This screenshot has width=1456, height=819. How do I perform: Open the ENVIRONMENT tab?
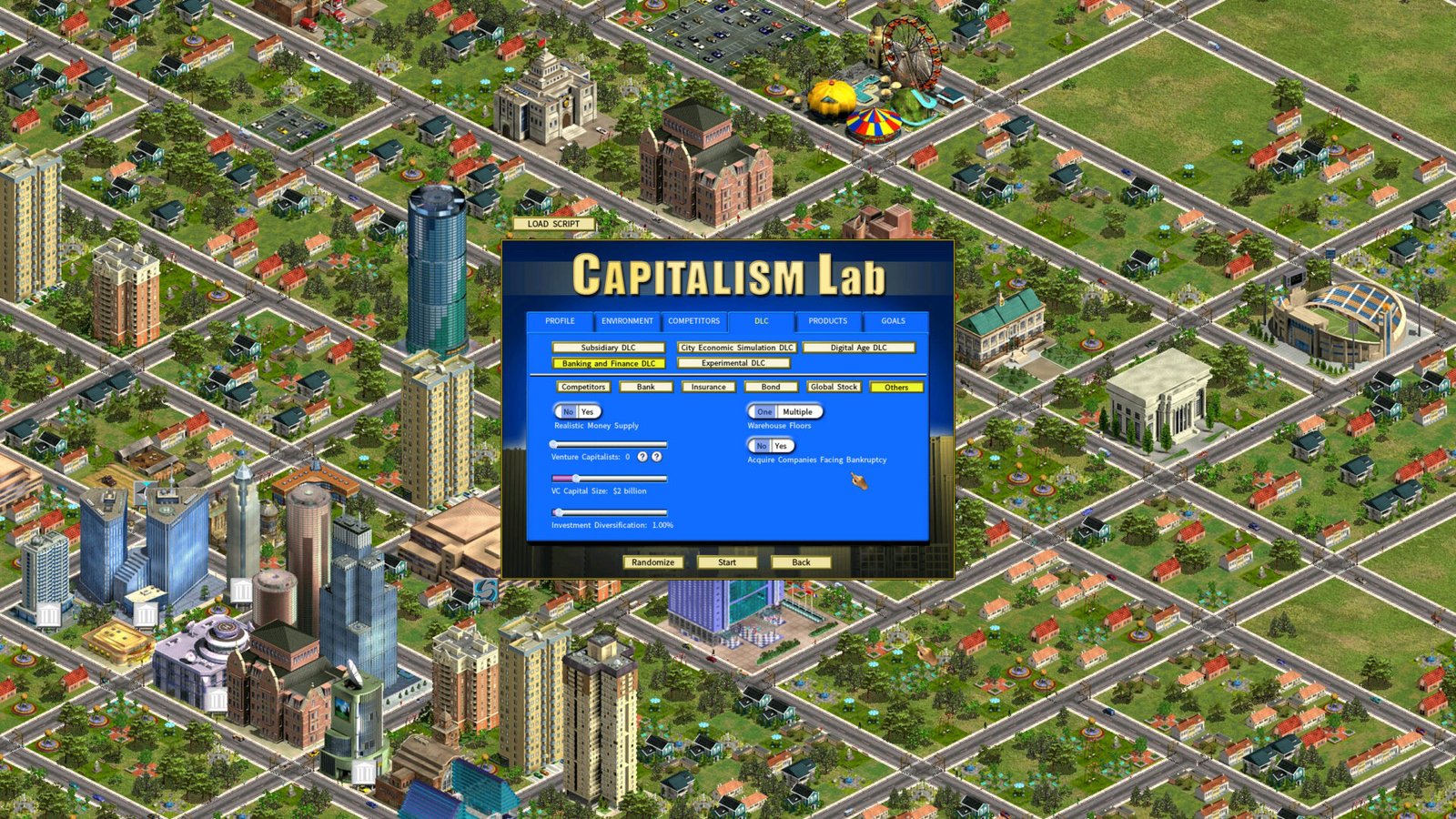[627, 321]
